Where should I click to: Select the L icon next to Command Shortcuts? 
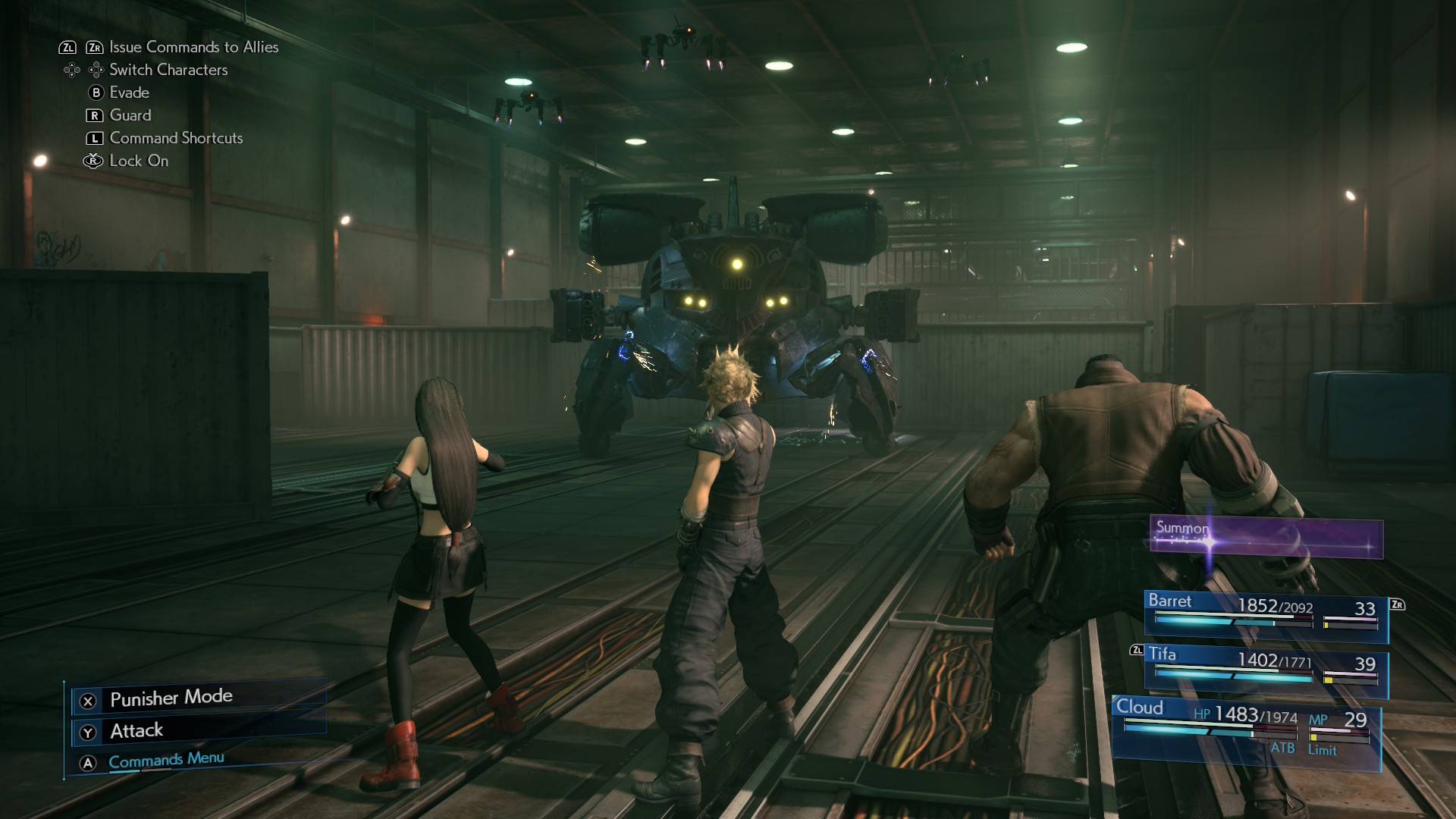[94, 138]
